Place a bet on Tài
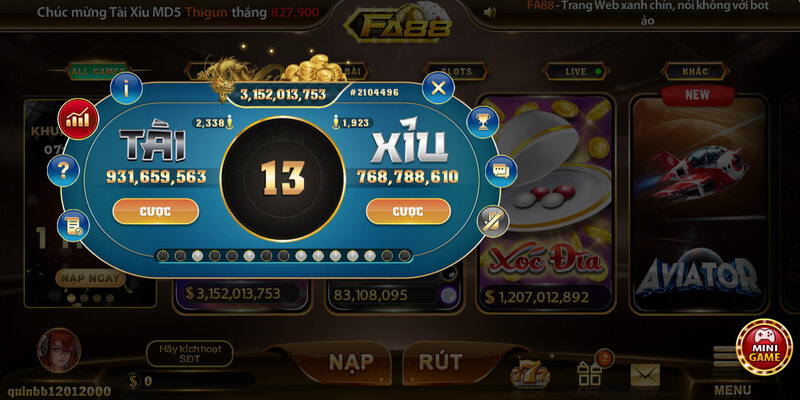This screenshot has height=400, width=800. [x=155, y=211]
